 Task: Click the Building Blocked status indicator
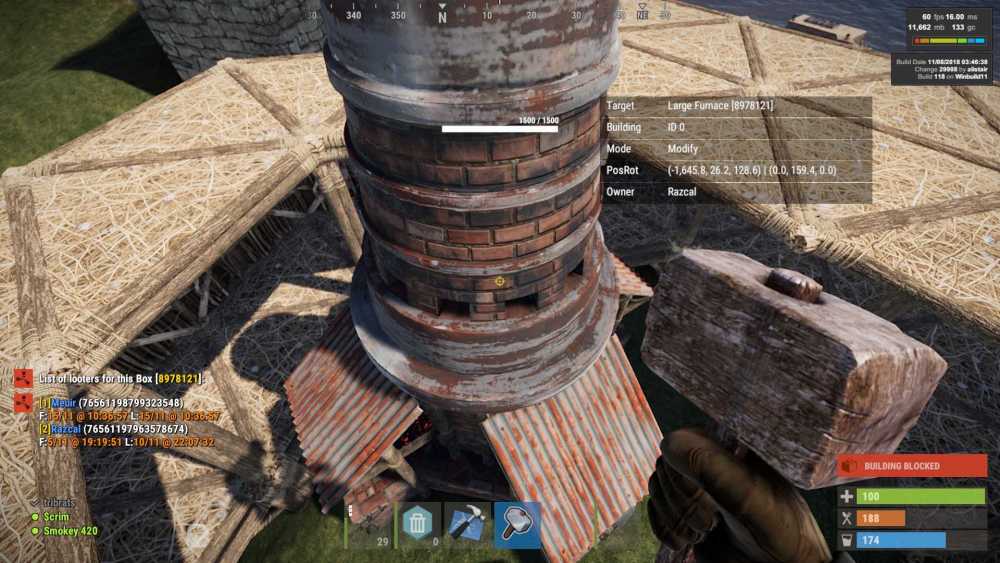pyautogui.click(x=911, y=466)
